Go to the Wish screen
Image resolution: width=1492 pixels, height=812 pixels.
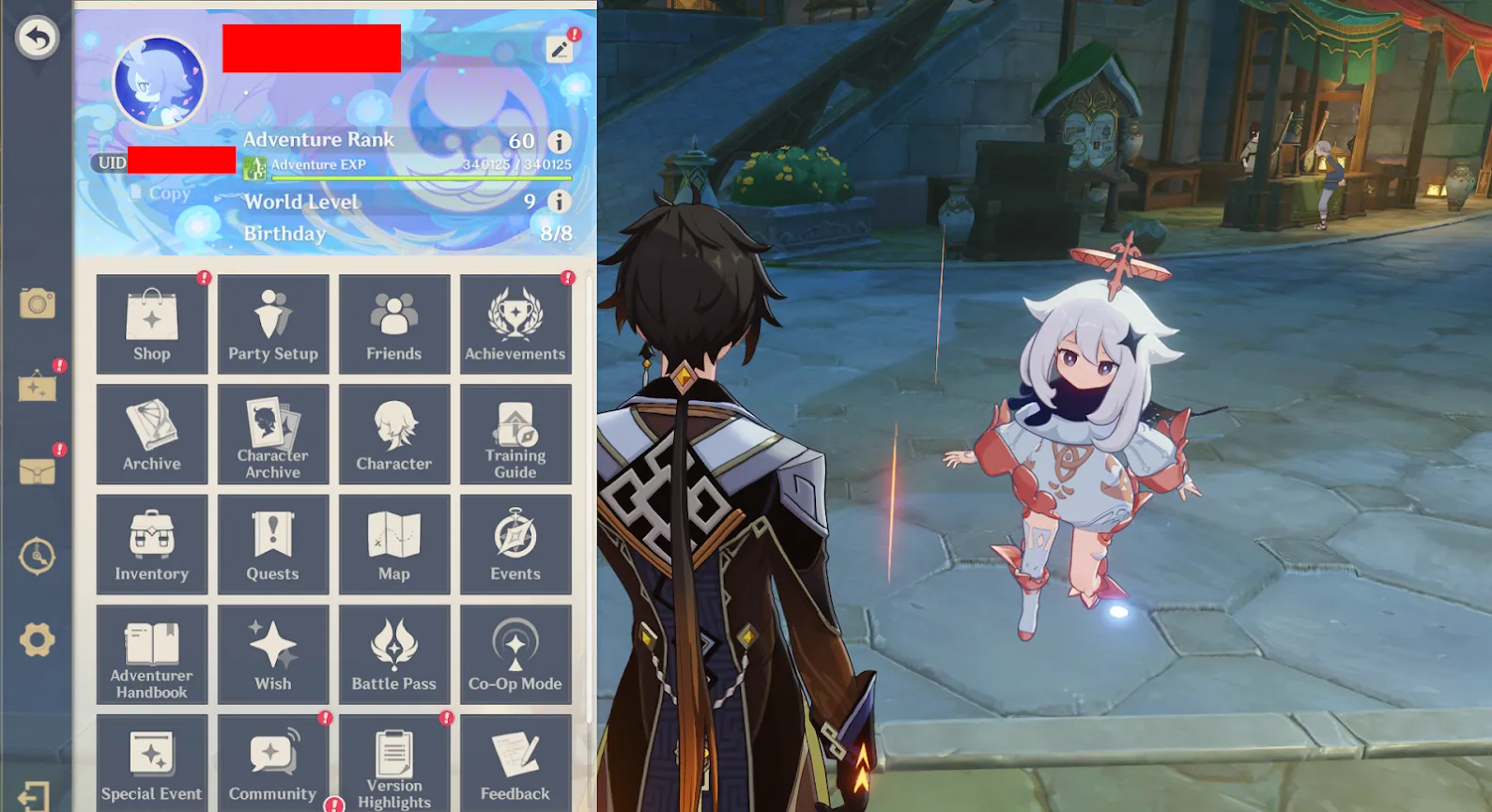[273, 654]
